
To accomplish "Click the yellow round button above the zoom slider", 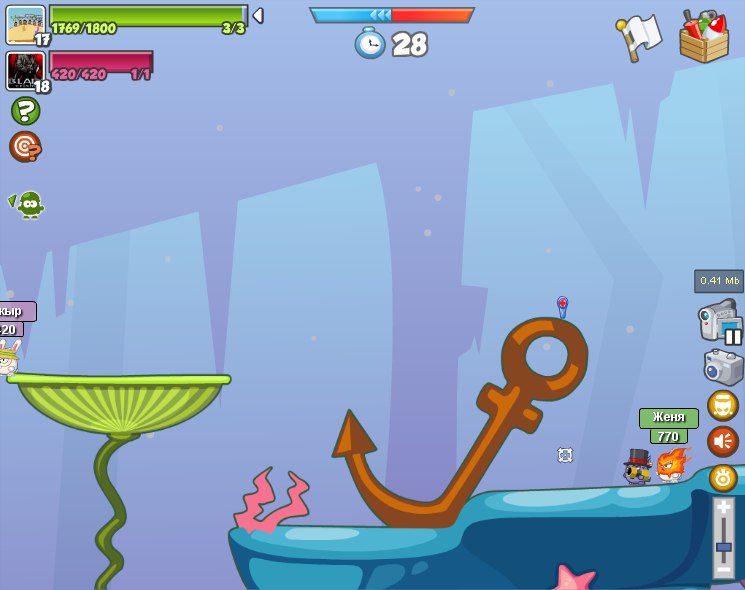I will point(723,478).
